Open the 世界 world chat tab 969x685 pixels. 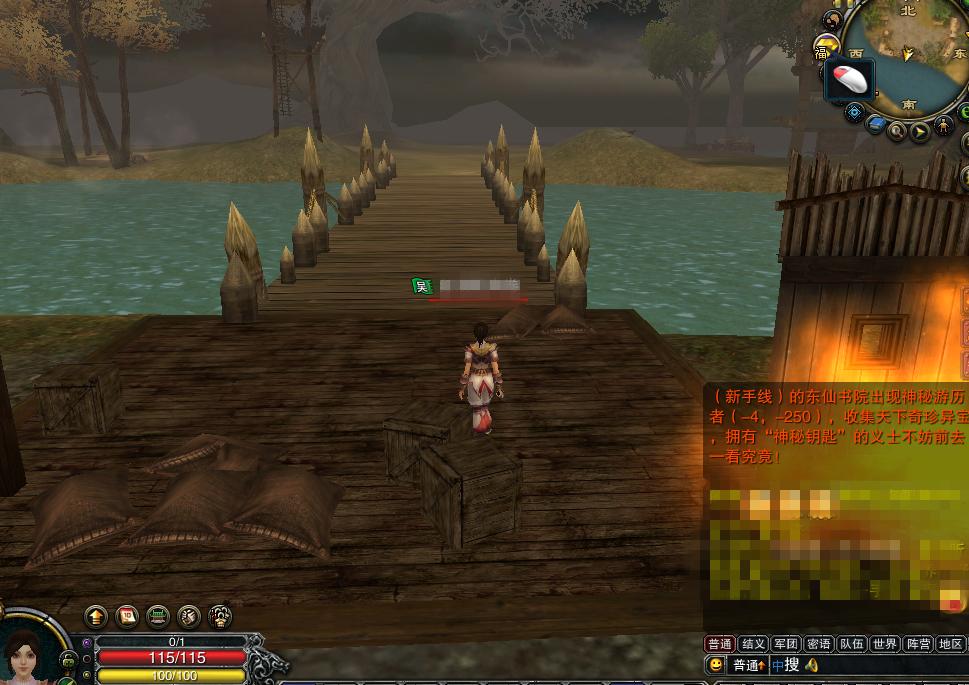(884, 644)
